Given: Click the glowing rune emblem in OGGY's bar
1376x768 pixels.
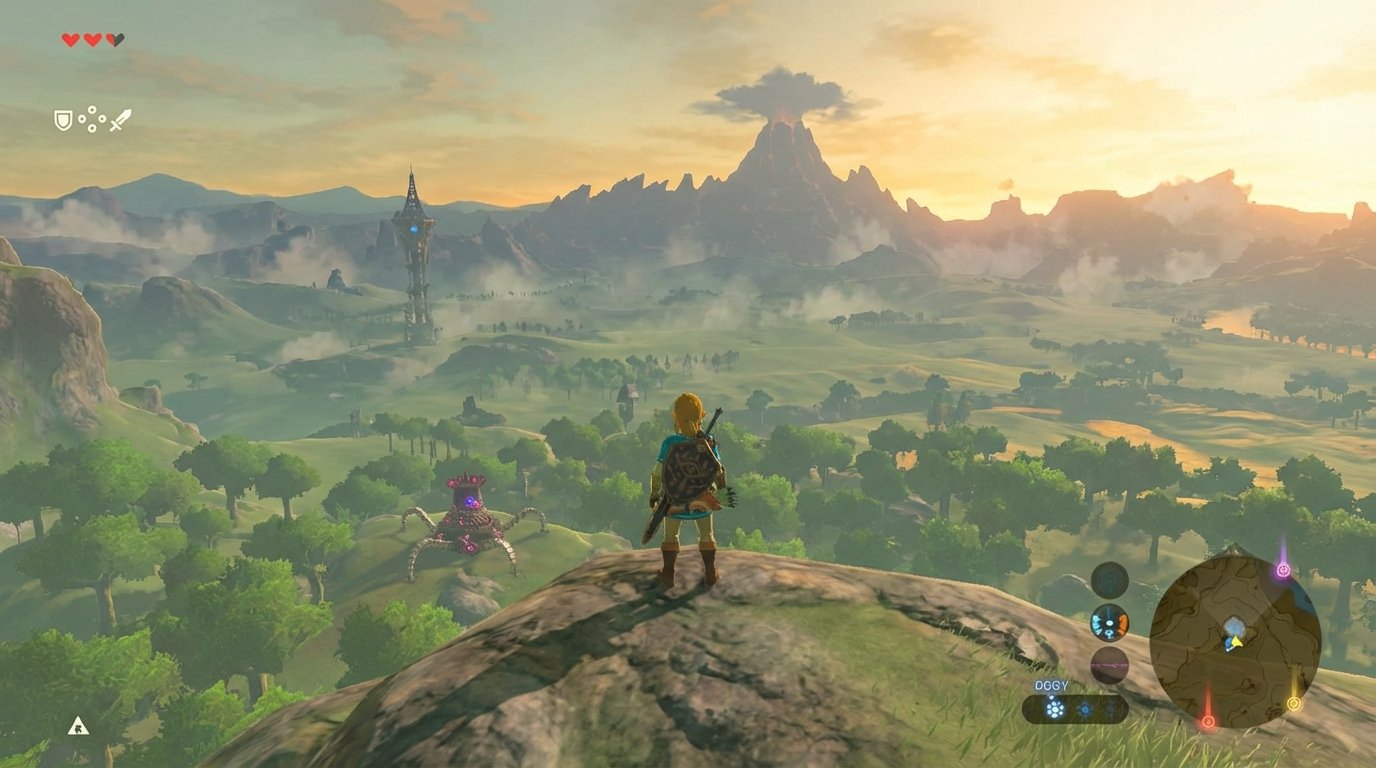Looking at the screenshot, I should 1054,706.
